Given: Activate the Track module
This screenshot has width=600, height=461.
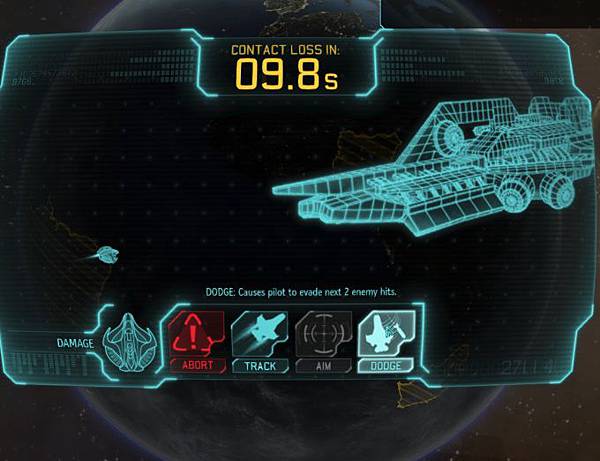Looking at the screenshot, I should 259,339.
